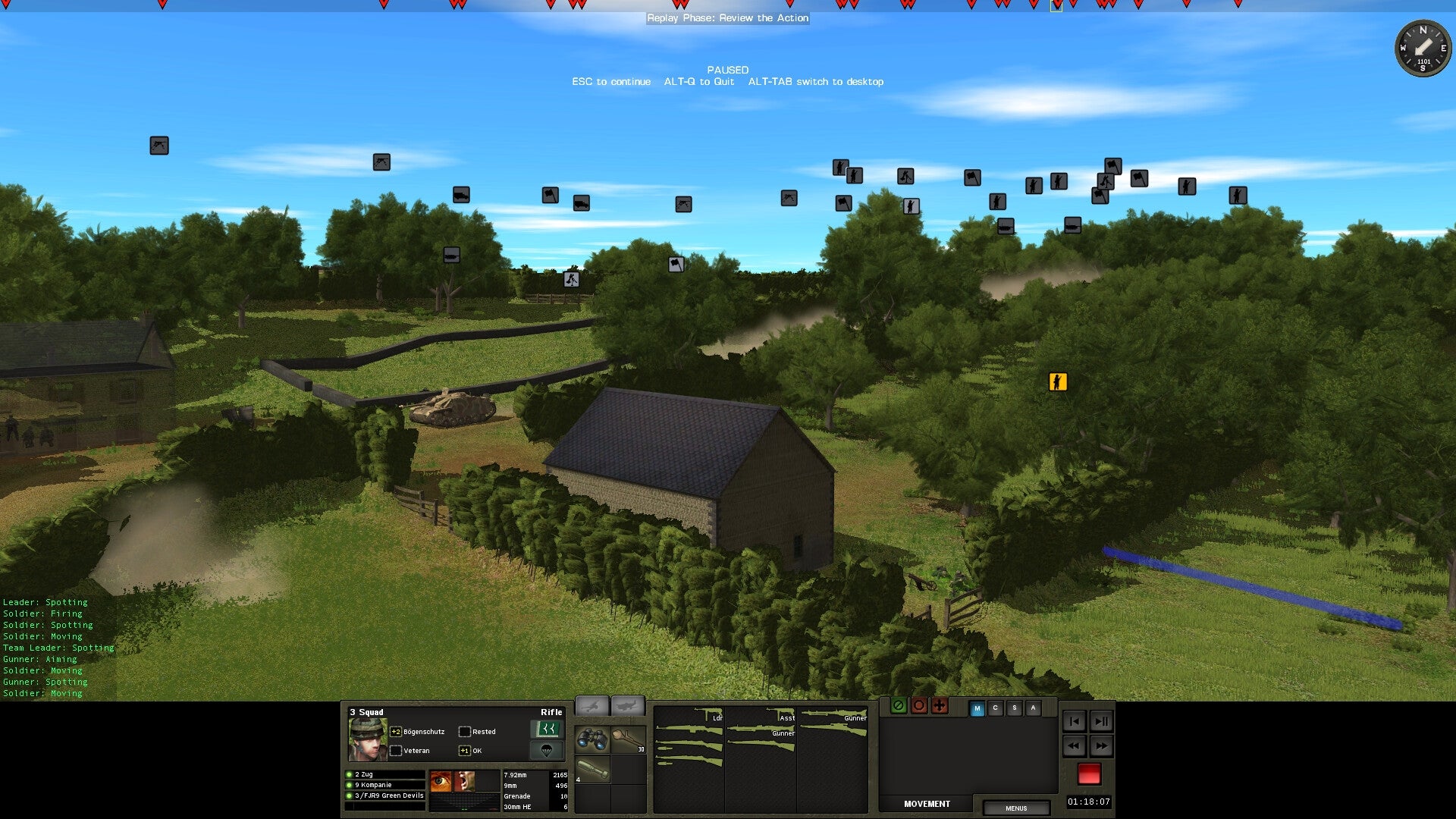Select the binoculars in the squad inventory
This screenshot has height=819, width=1456.
tap(591, 739)
